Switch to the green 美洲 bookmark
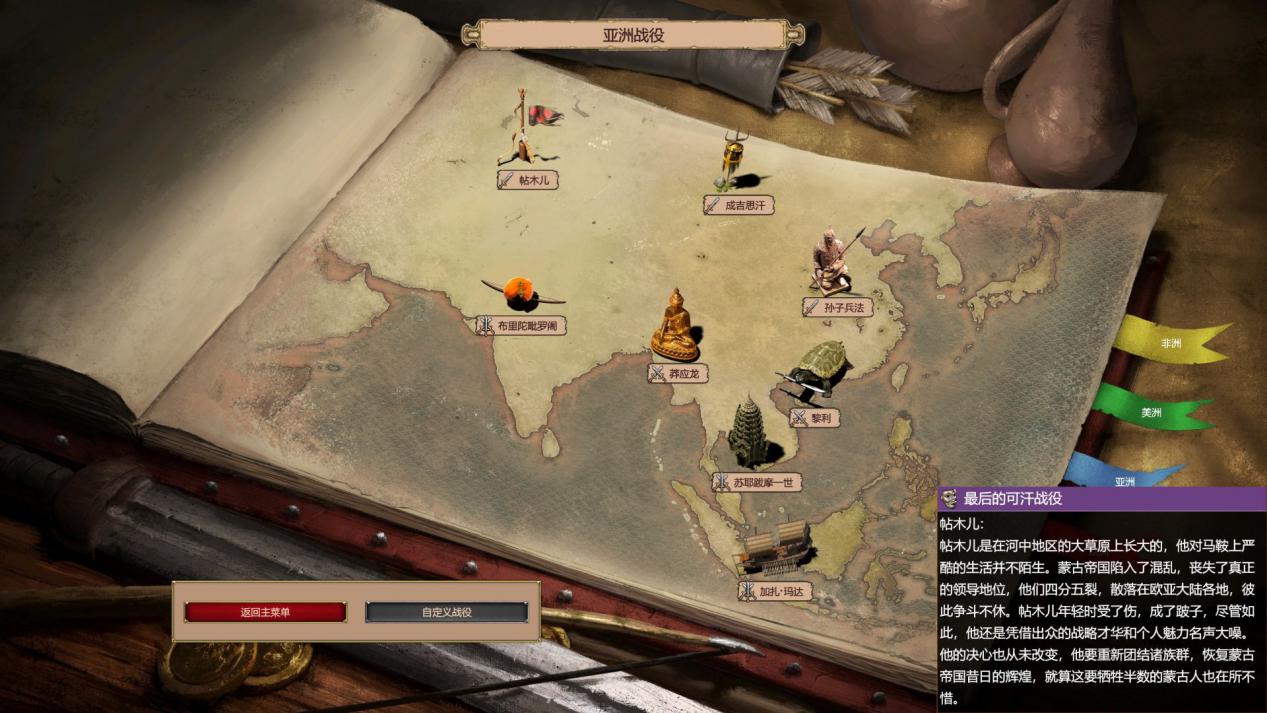The image size is (1267, 713). click(x=1152, y=412)
